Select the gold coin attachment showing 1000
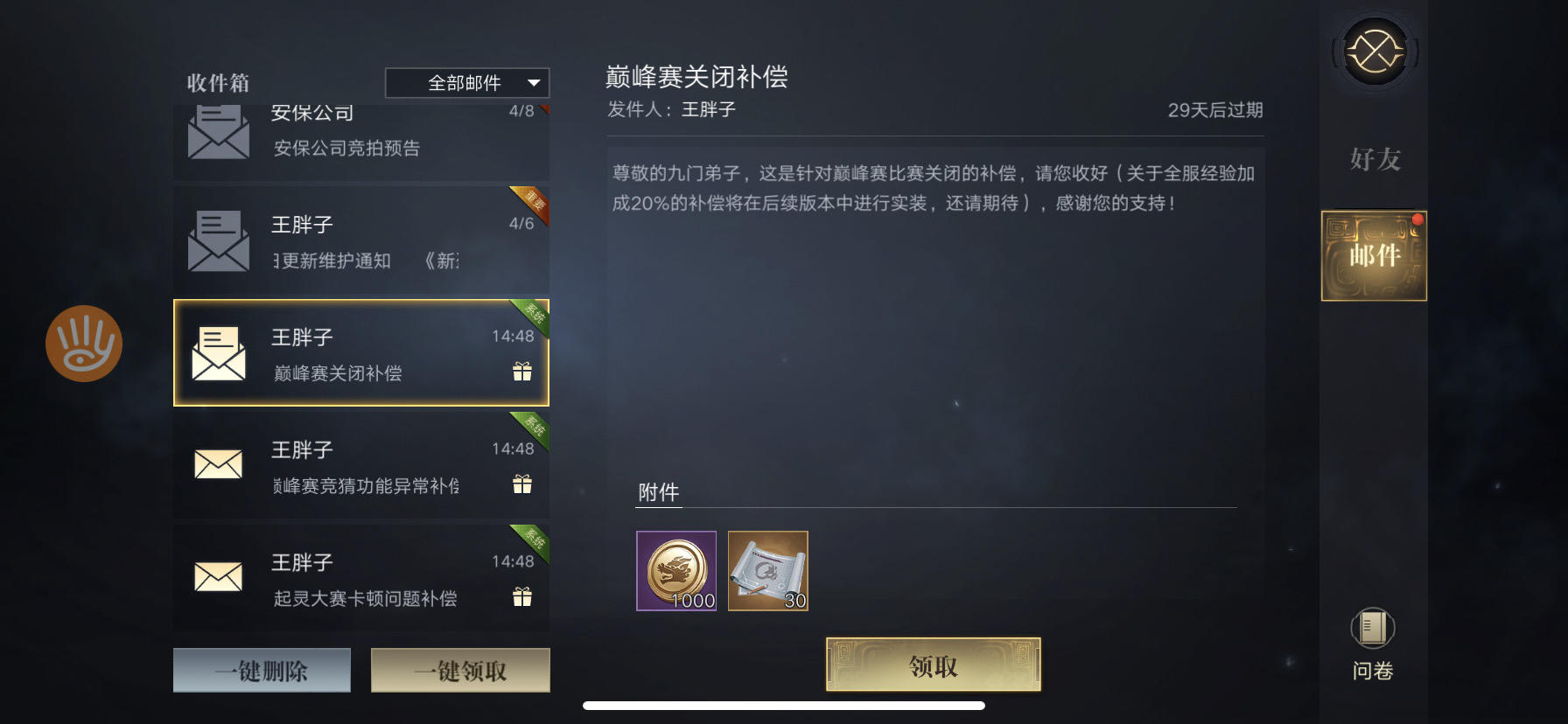Viewport: 1568px width, 724px height. [675, 572]
